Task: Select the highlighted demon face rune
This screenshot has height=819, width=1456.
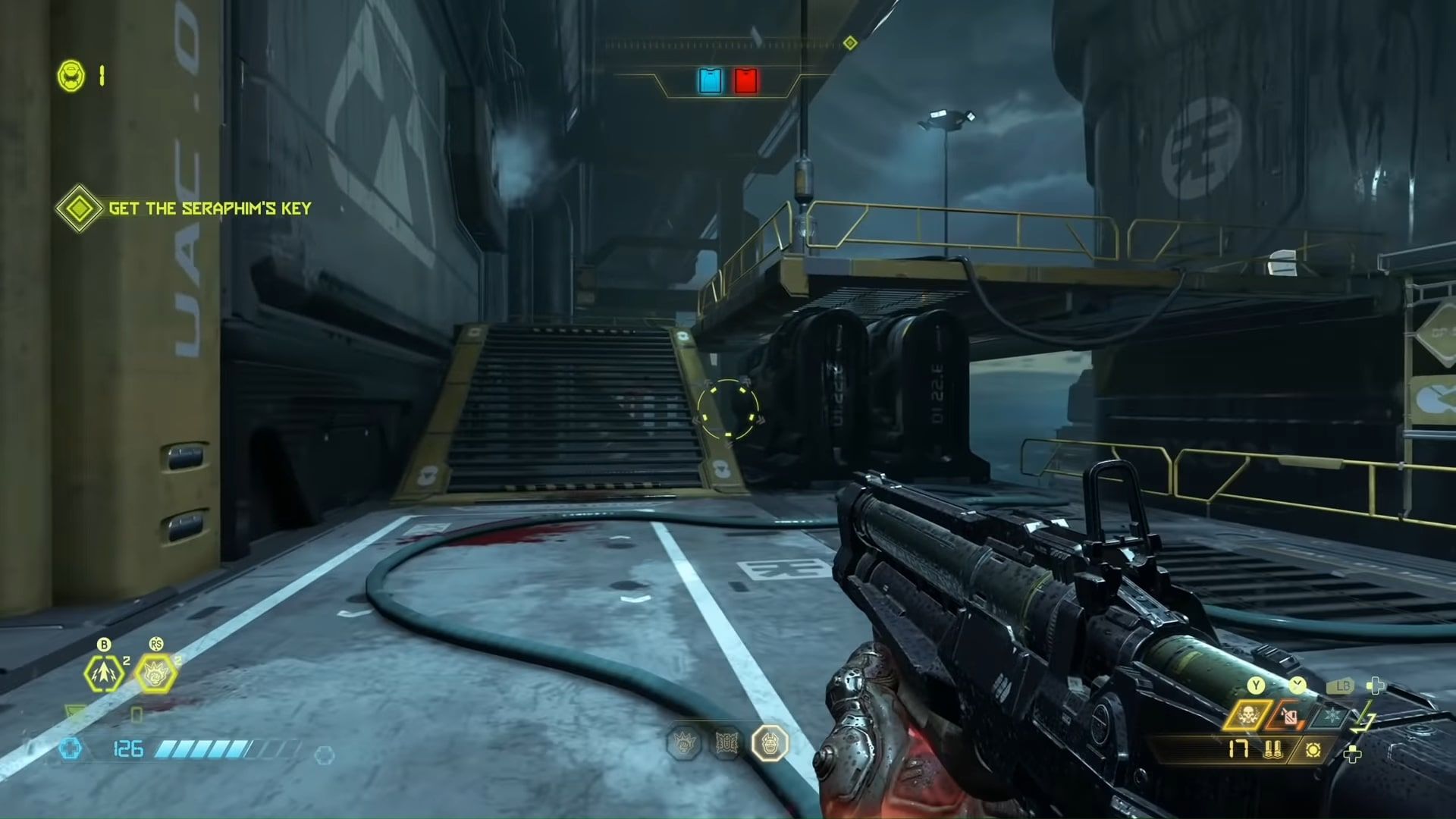Action: tap(770, 744)
